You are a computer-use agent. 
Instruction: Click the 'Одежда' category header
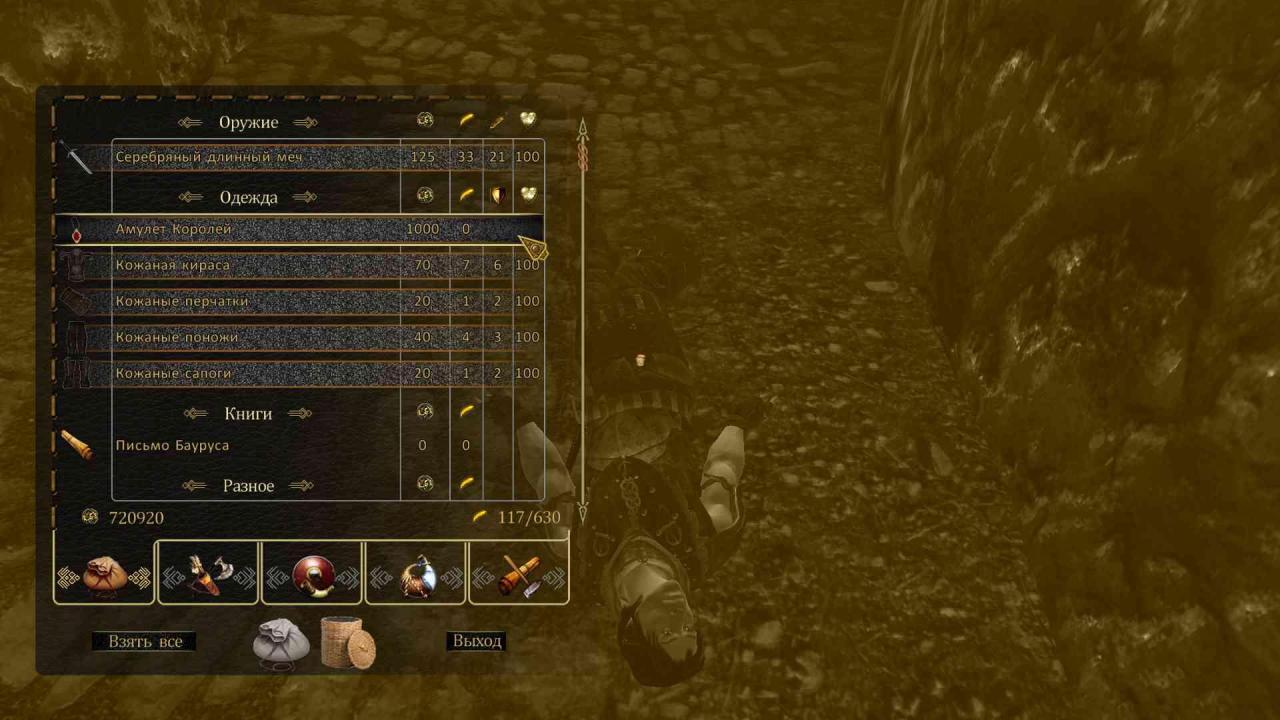(248, 197)
